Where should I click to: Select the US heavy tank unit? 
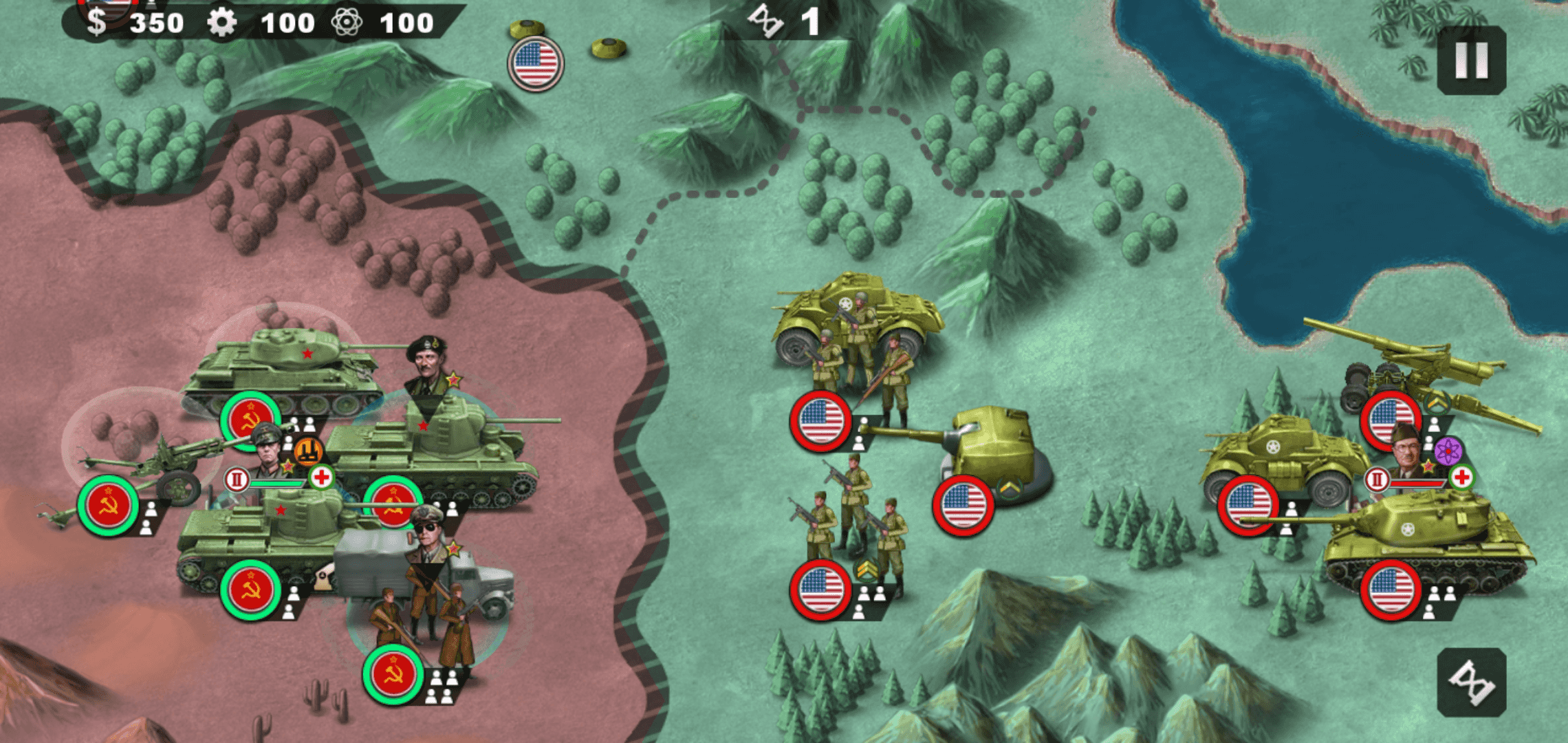coord(1391,590)
